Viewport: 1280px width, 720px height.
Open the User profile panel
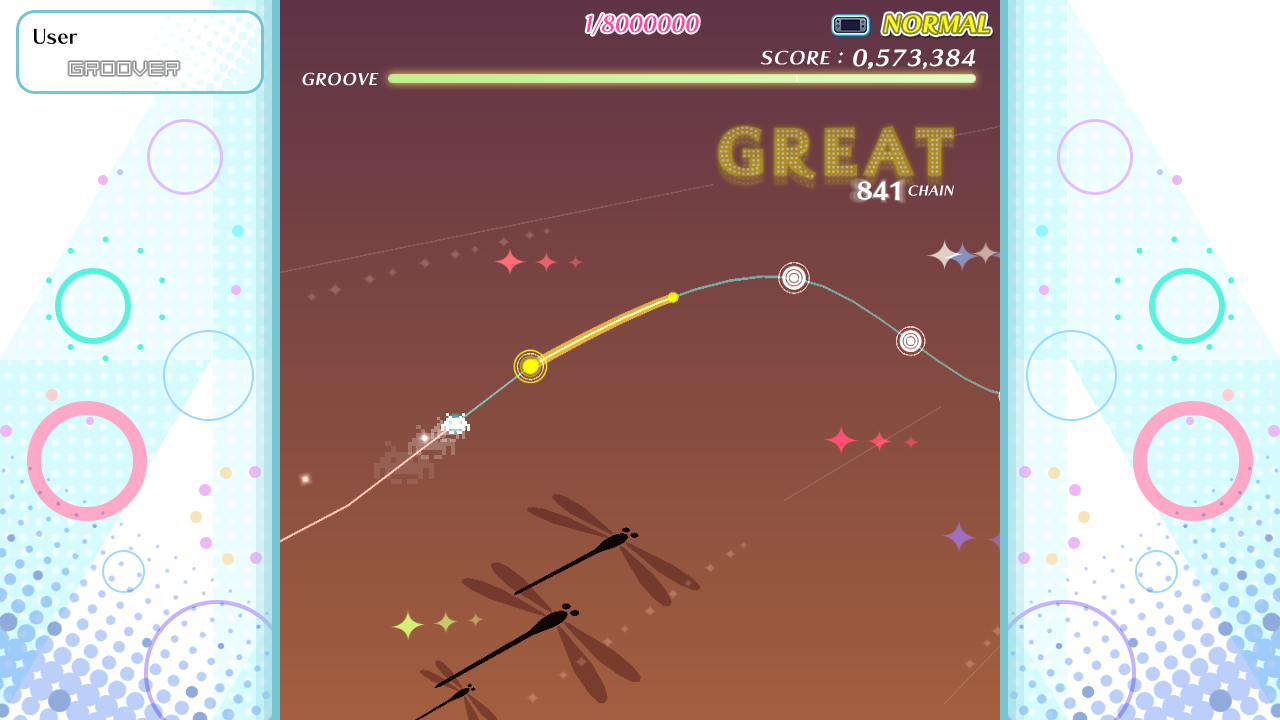(x=139, y=51)
